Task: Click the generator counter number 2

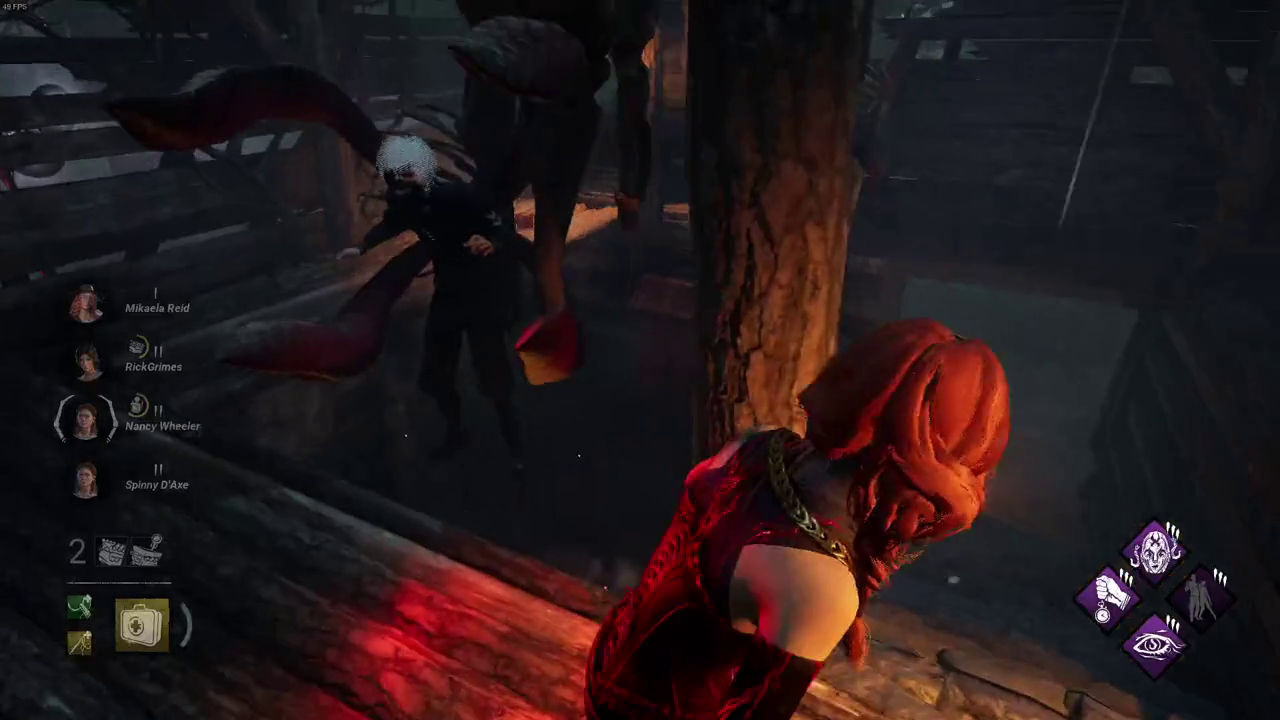Action: 78,553
